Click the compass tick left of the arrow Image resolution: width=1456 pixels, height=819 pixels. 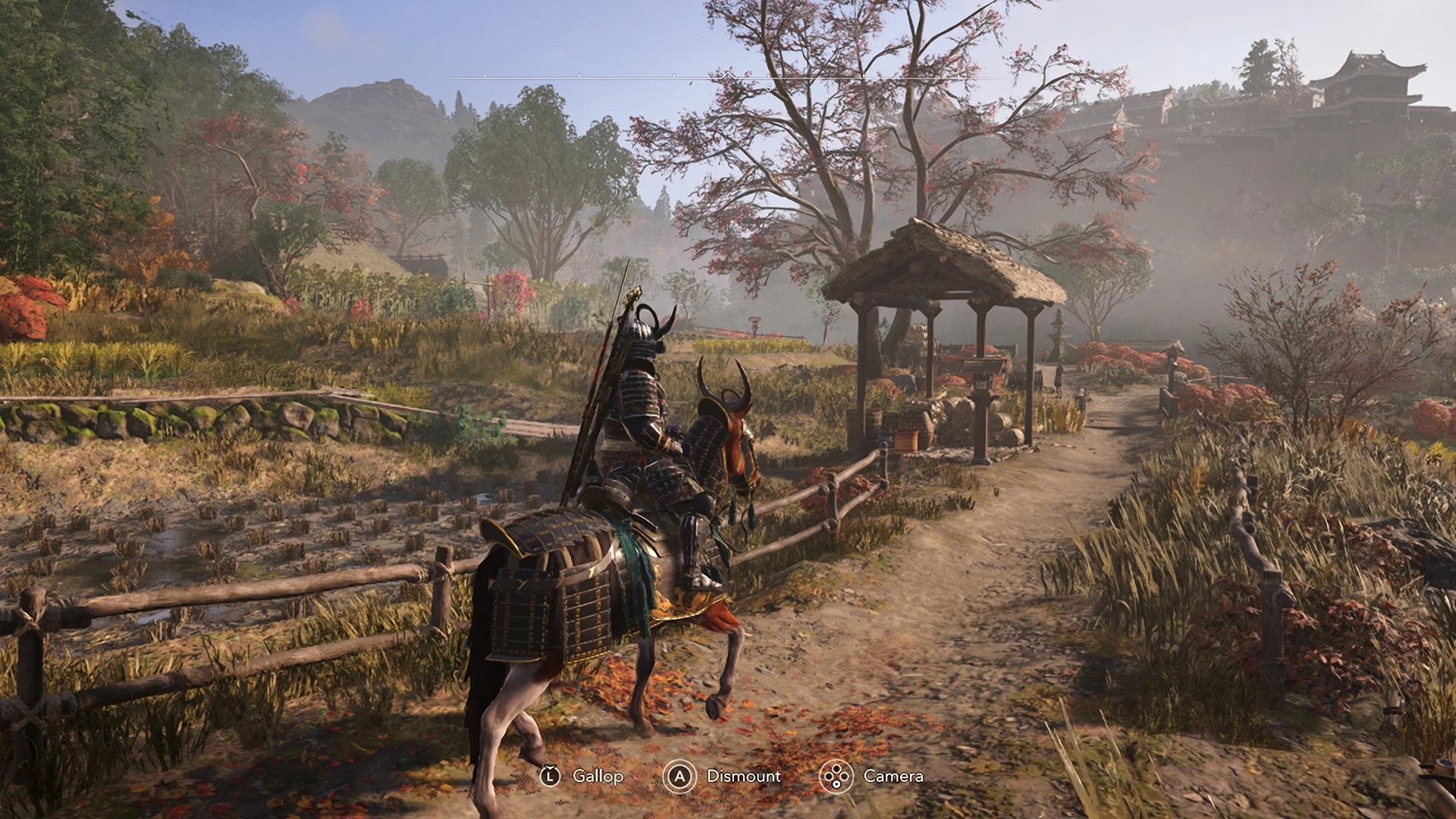pos(673,75)
